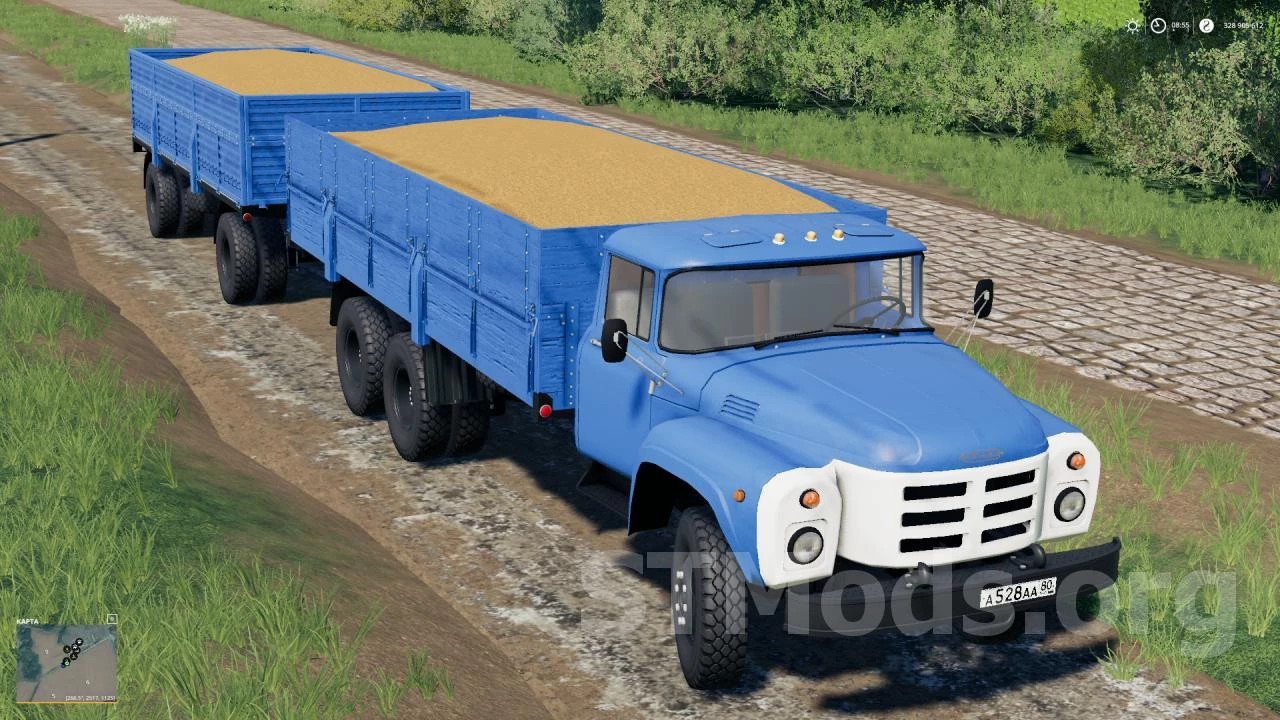Screen dimensions: 1280x720
Task: Click field number 5 on the minimap
Action: click(53, 696)
